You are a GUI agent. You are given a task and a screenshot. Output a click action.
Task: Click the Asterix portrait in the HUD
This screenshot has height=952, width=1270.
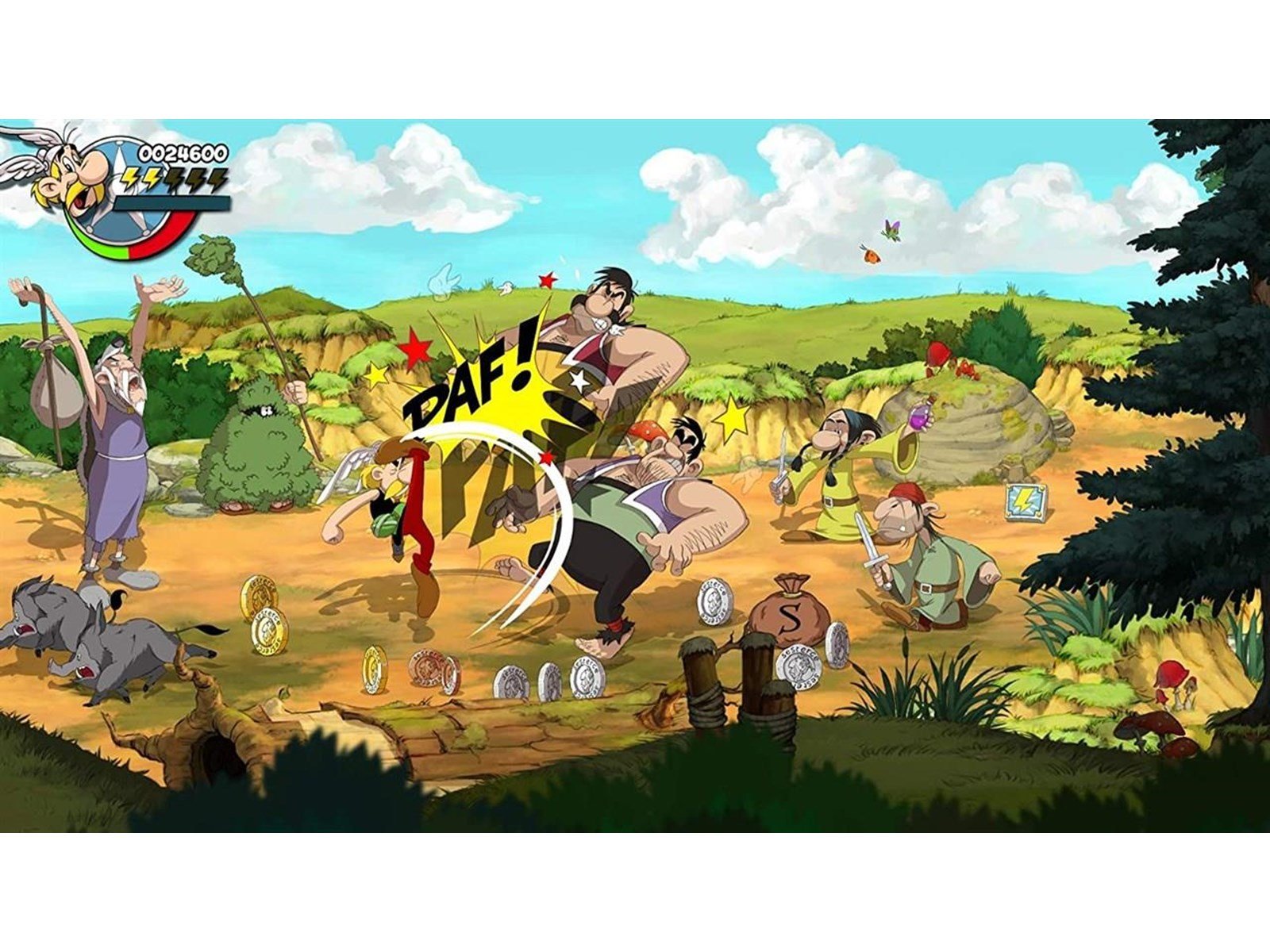pyautogui.click(x=71, y=175)
